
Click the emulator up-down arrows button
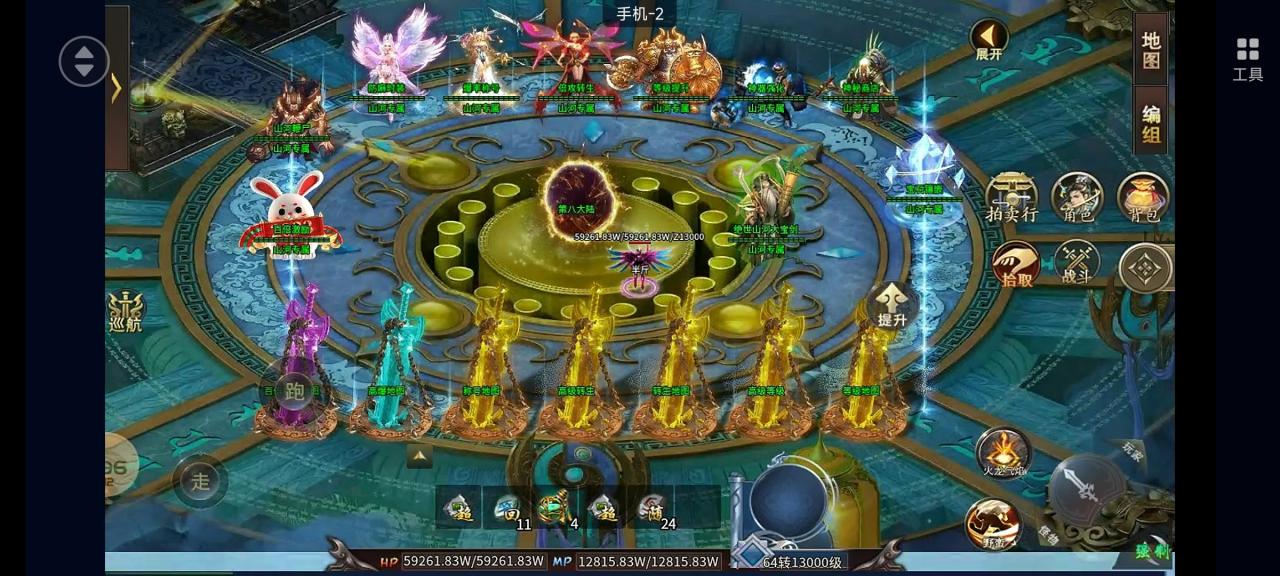[84, 61]
